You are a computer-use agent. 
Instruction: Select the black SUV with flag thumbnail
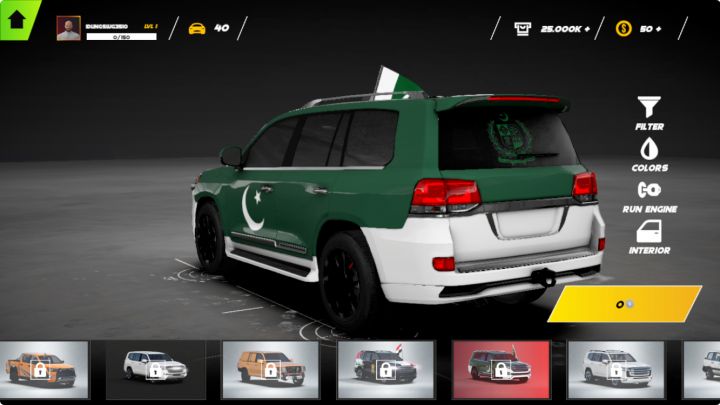click(385, 370)
